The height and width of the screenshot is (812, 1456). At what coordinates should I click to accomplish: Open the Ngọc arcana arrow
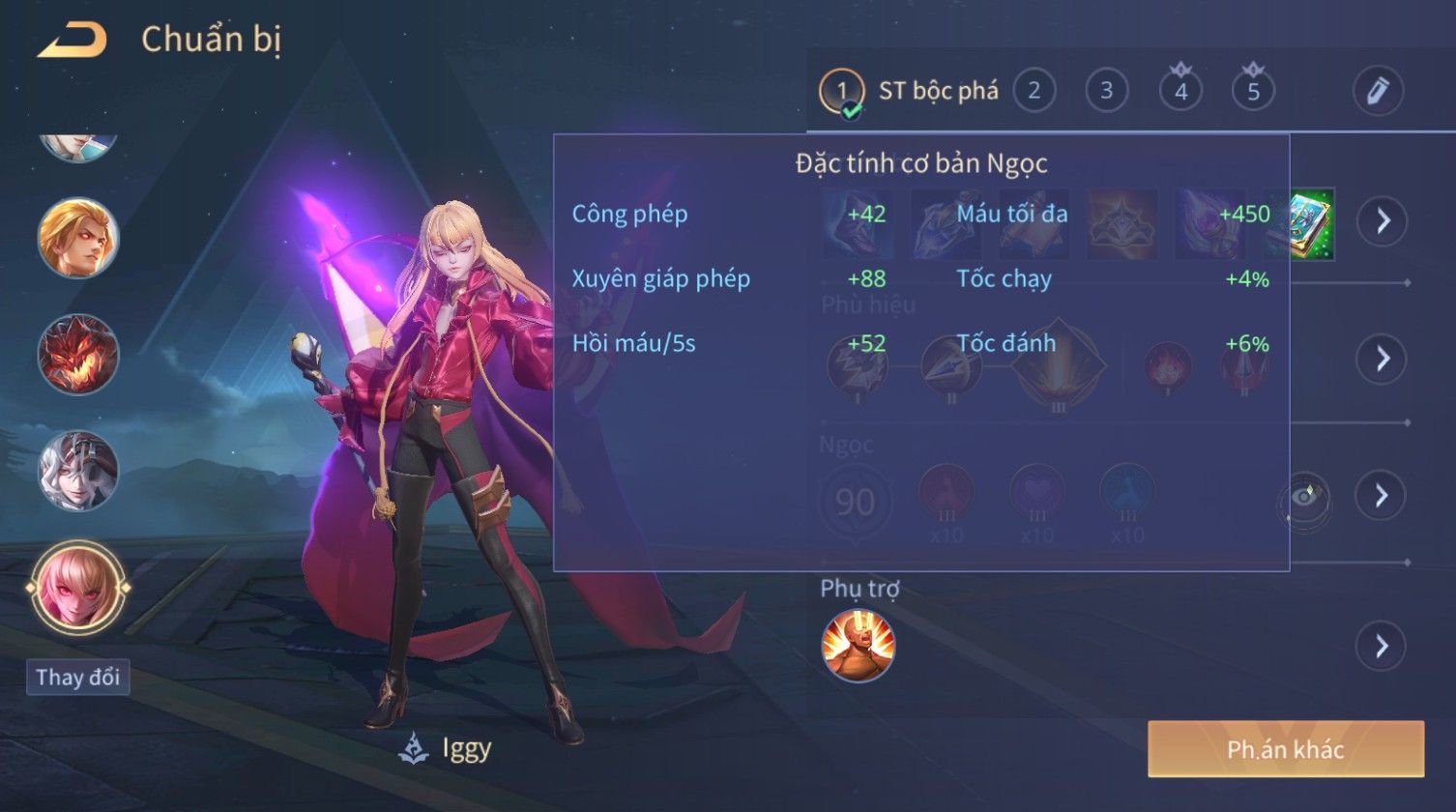point(1382,495)
